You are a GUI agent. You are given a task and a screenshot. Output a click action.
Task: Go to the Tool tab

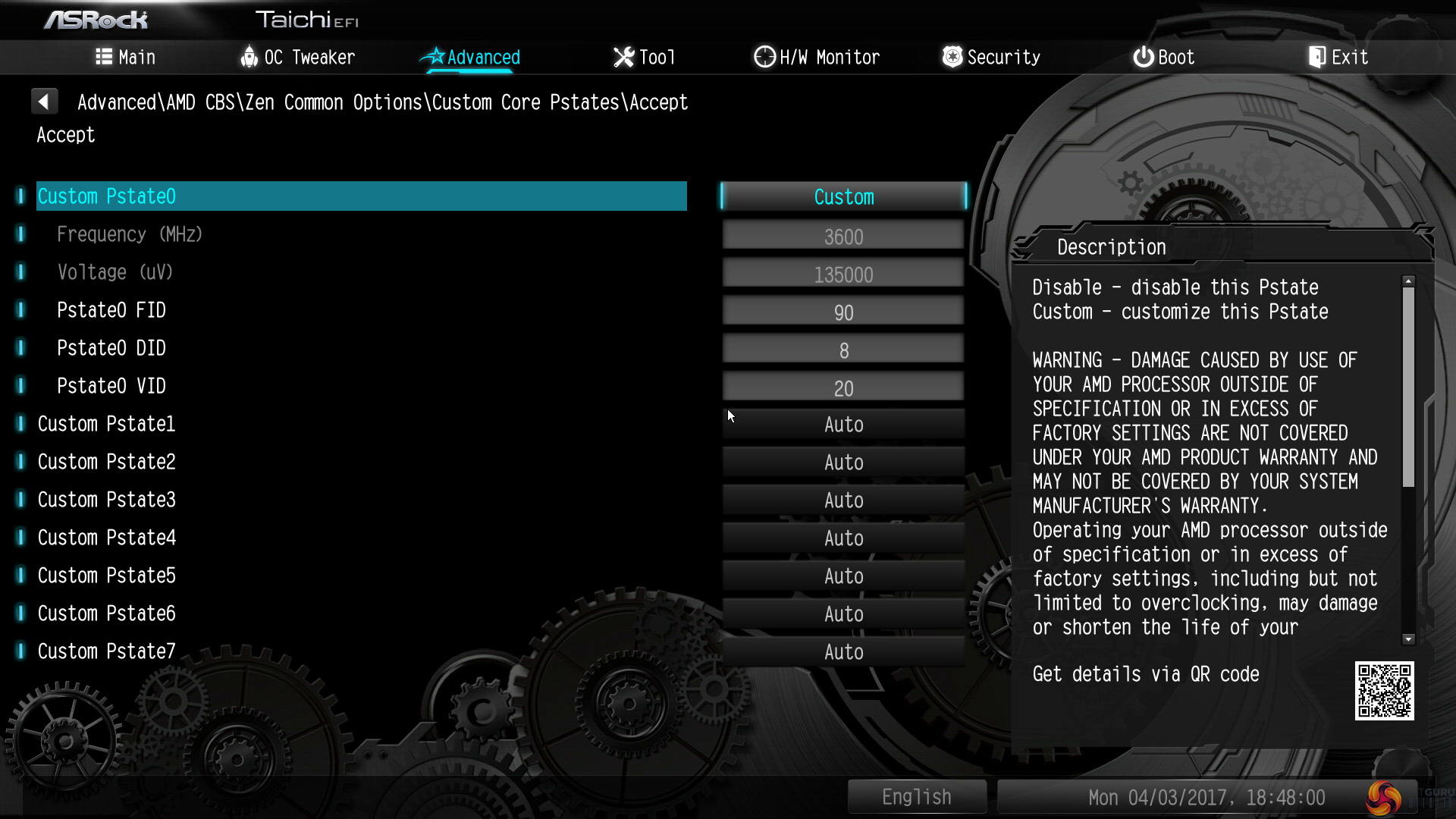point(644,58)
